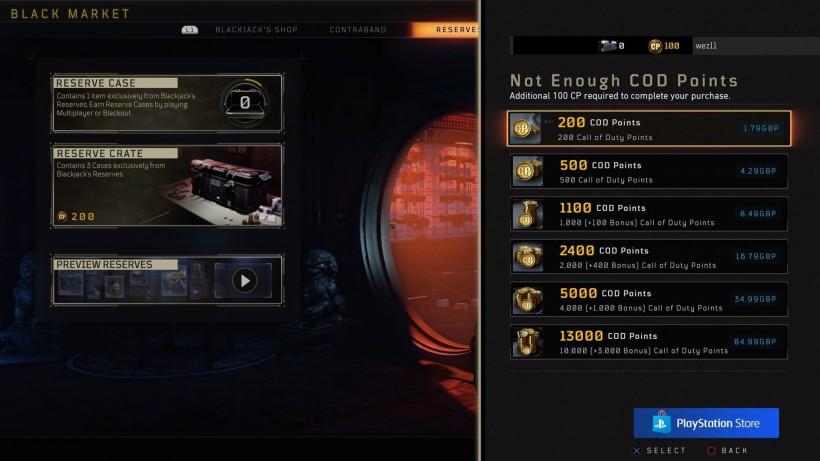The image size is (820, 461).
Task: Play the Preview Reserves video
Action: pos(244,281)
